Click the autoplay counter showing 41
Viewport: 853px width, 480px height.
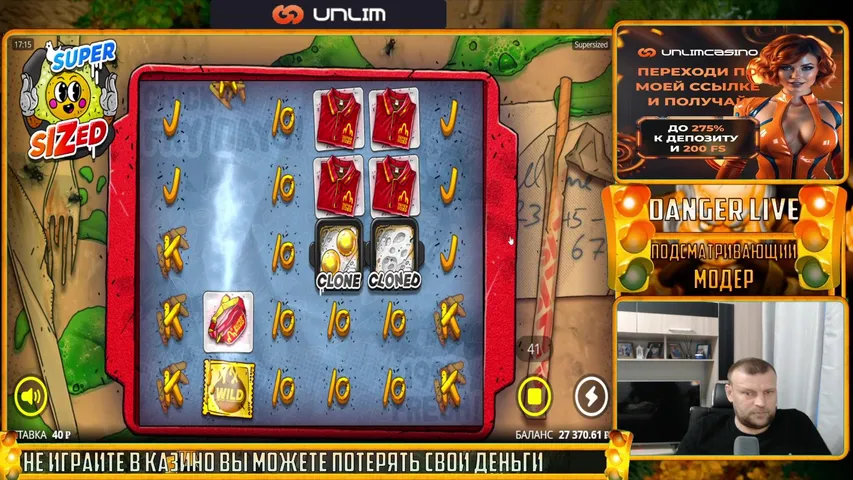click(x=533, y=349)
